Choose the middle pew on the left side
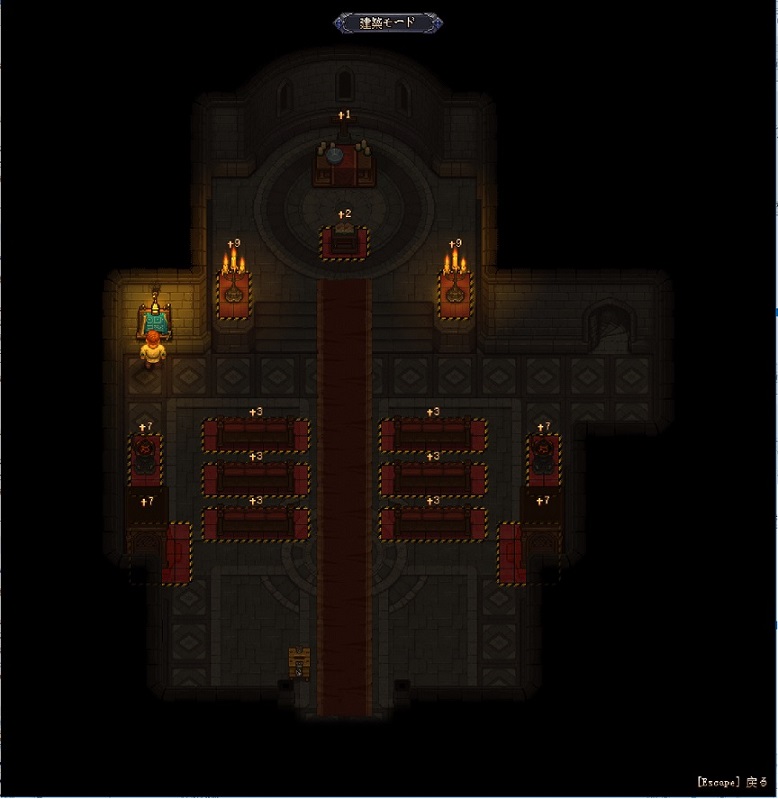The width and height of the screenshot is (778, 799). click(256, 480)
